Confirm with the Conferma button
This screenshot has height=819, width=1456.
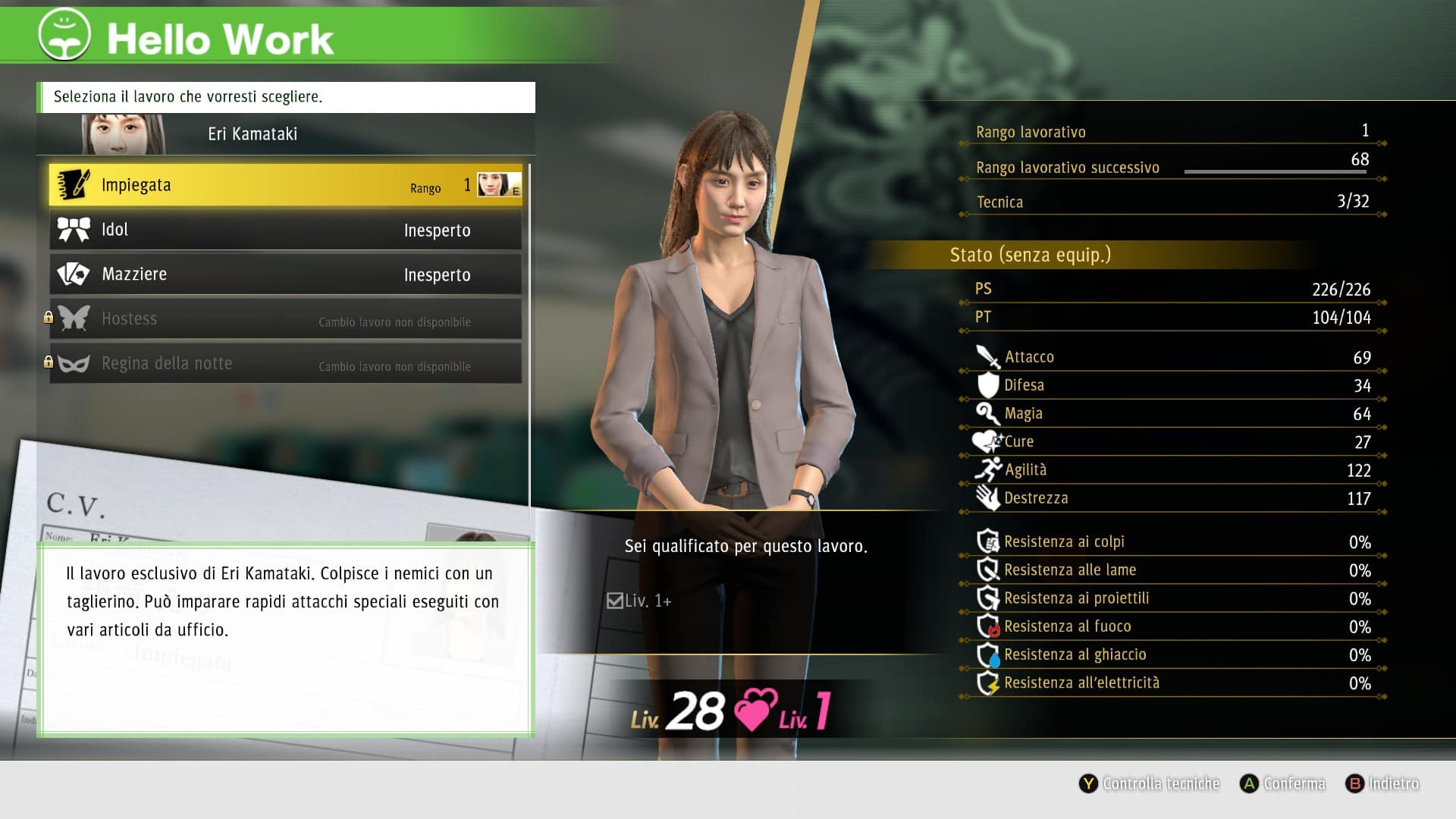(x=1283, y=783)
